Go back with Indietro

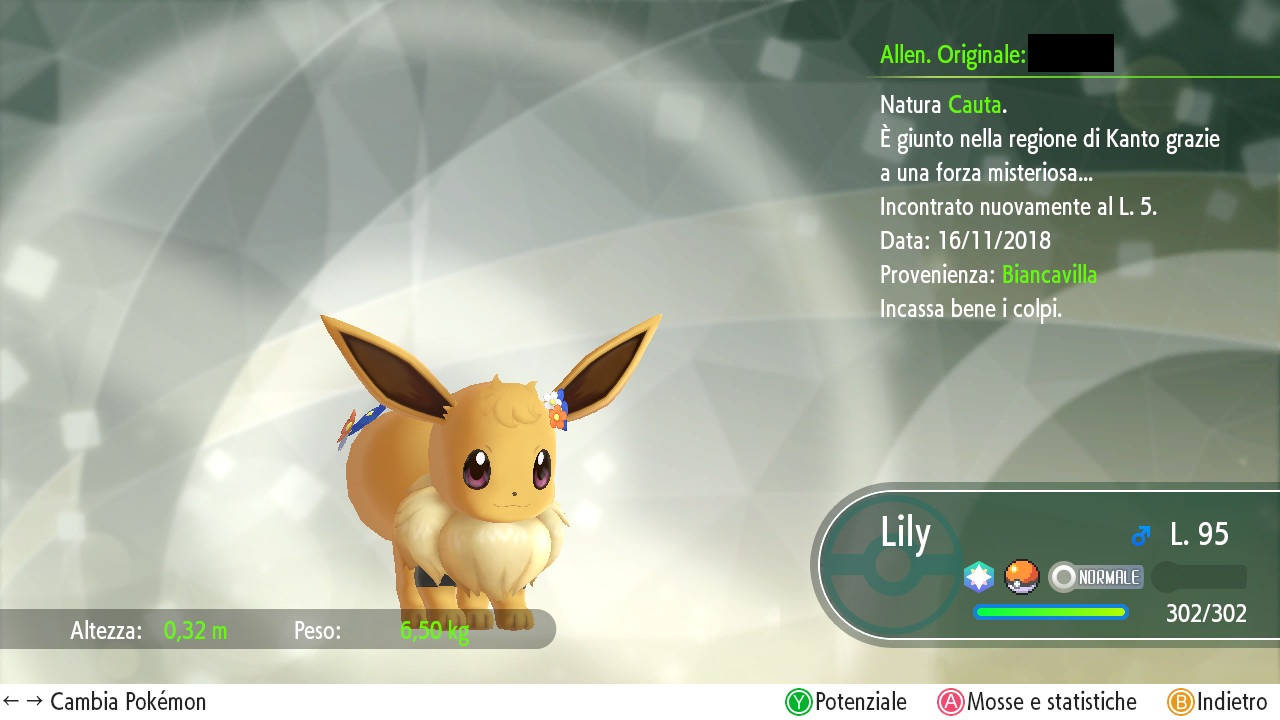[1217, 702]
